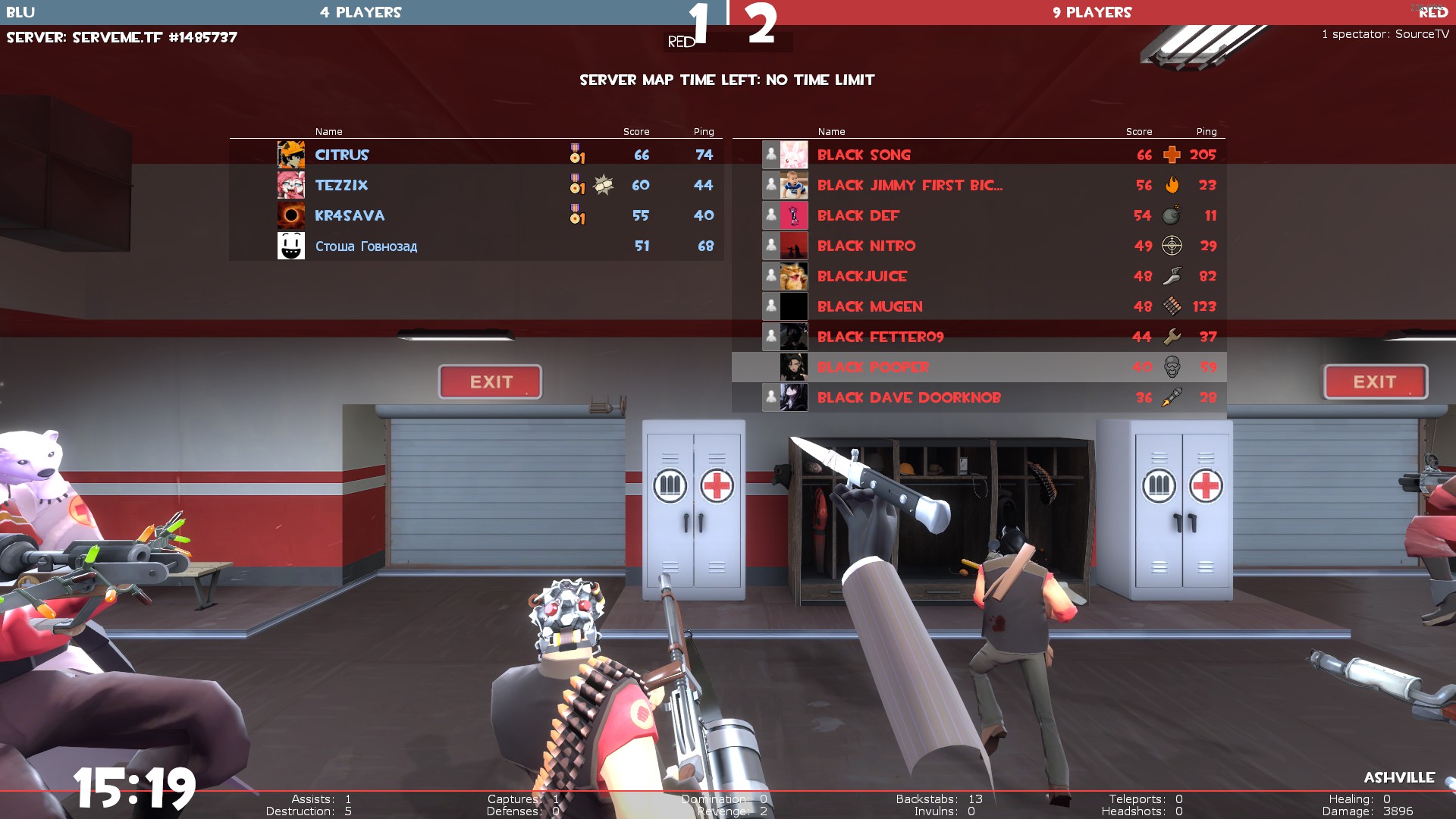Screen dimensions: 1456x819
Task: Click the BLACK JIMMY FIRST BIC... row
Action: (x=909, y=185)
